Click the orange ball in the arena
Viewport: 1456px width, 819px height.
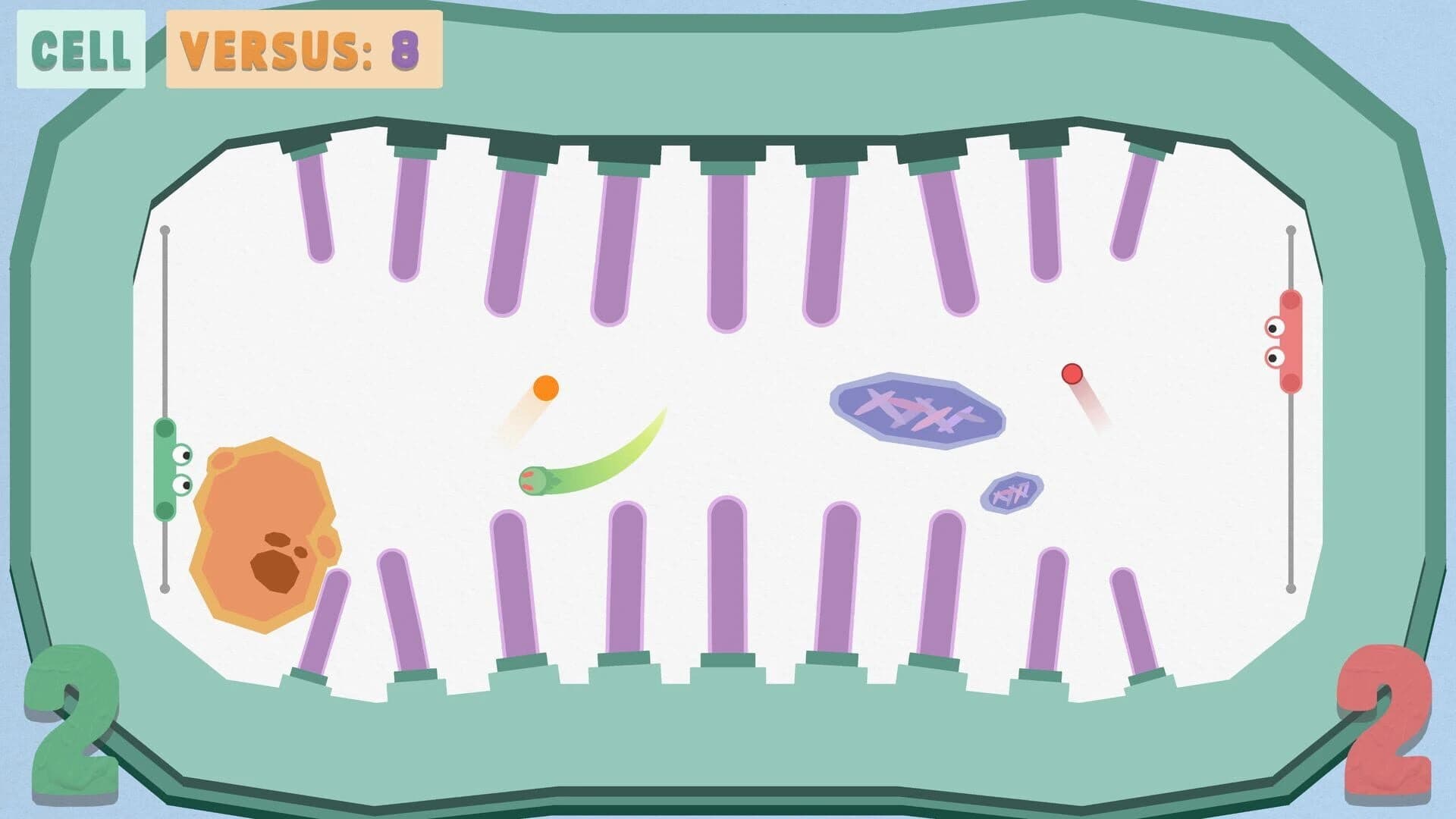coord(544,387)
